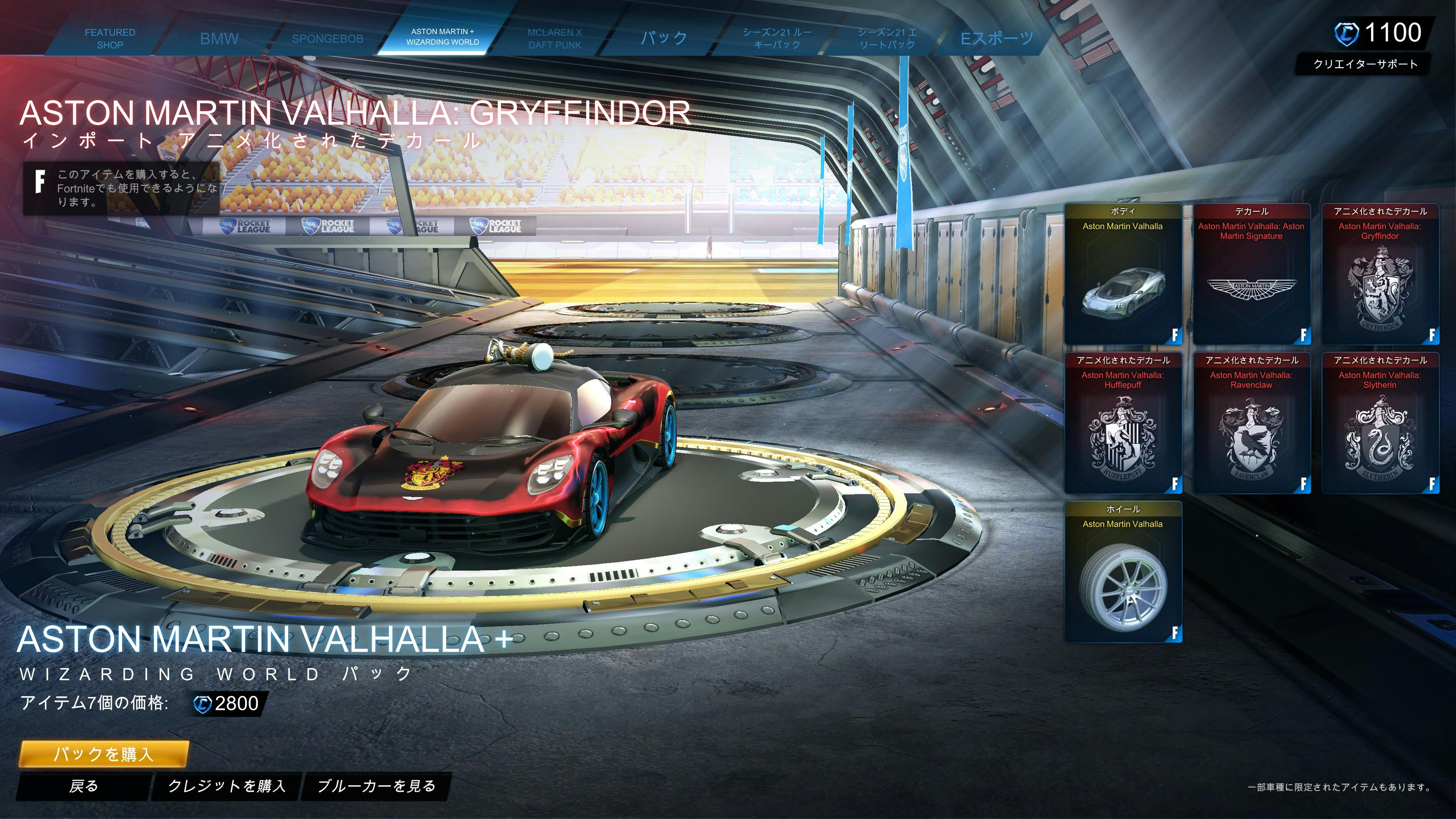Select the Gryffindor animated decal tile
This screenshot has width=1456, height=819.
(x=1380, y=274)
